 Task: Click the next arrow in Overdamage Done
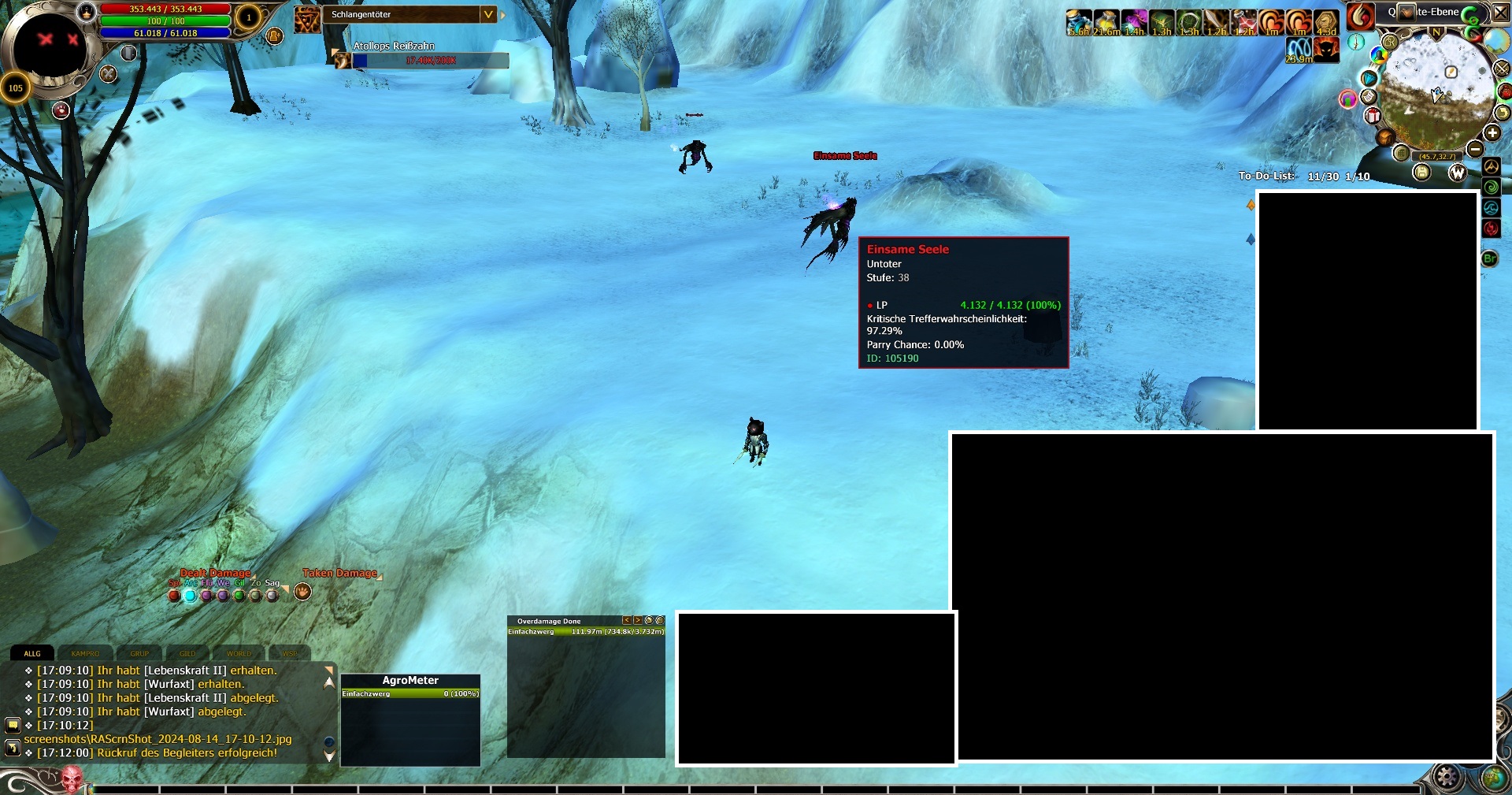(637, 621)
